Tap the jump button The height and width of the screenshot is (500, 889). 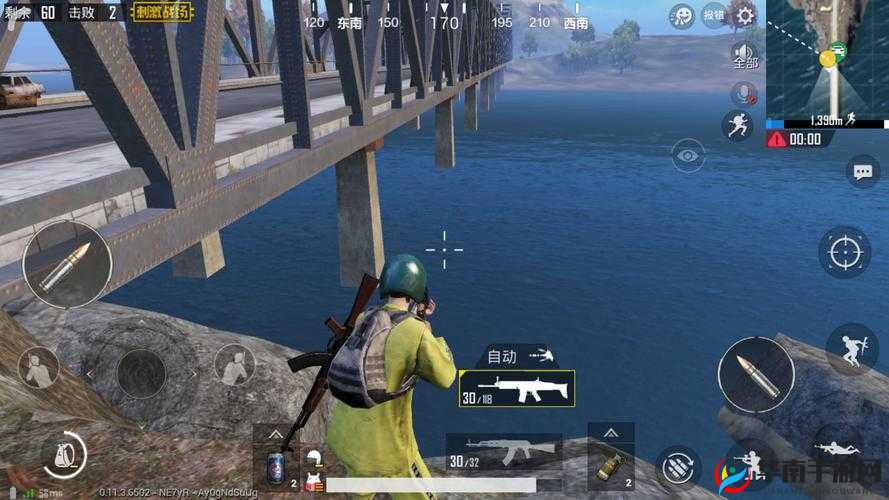point(851,349)
